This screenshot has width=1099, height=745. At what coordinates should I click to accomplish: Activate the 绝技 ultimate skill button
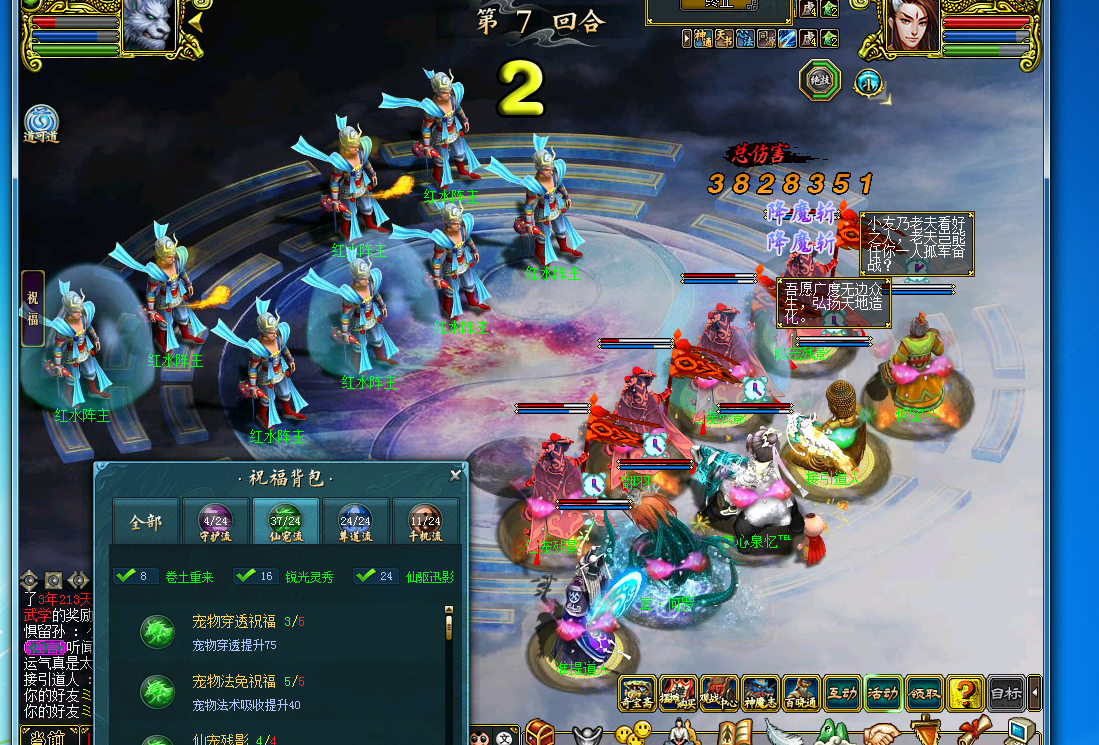(x=820, y=81)
